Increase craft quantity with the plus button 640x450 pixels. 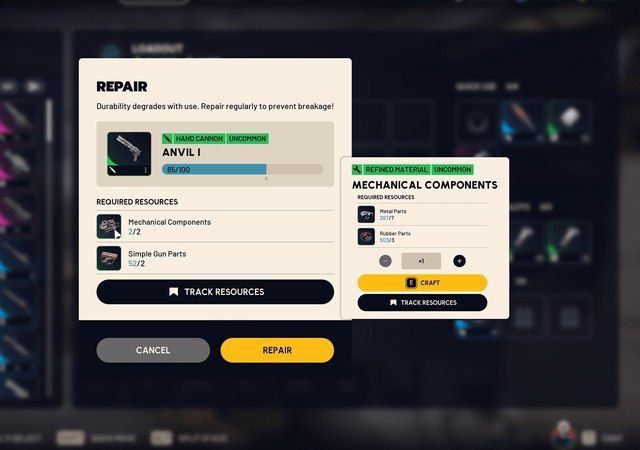click(459, 261)
